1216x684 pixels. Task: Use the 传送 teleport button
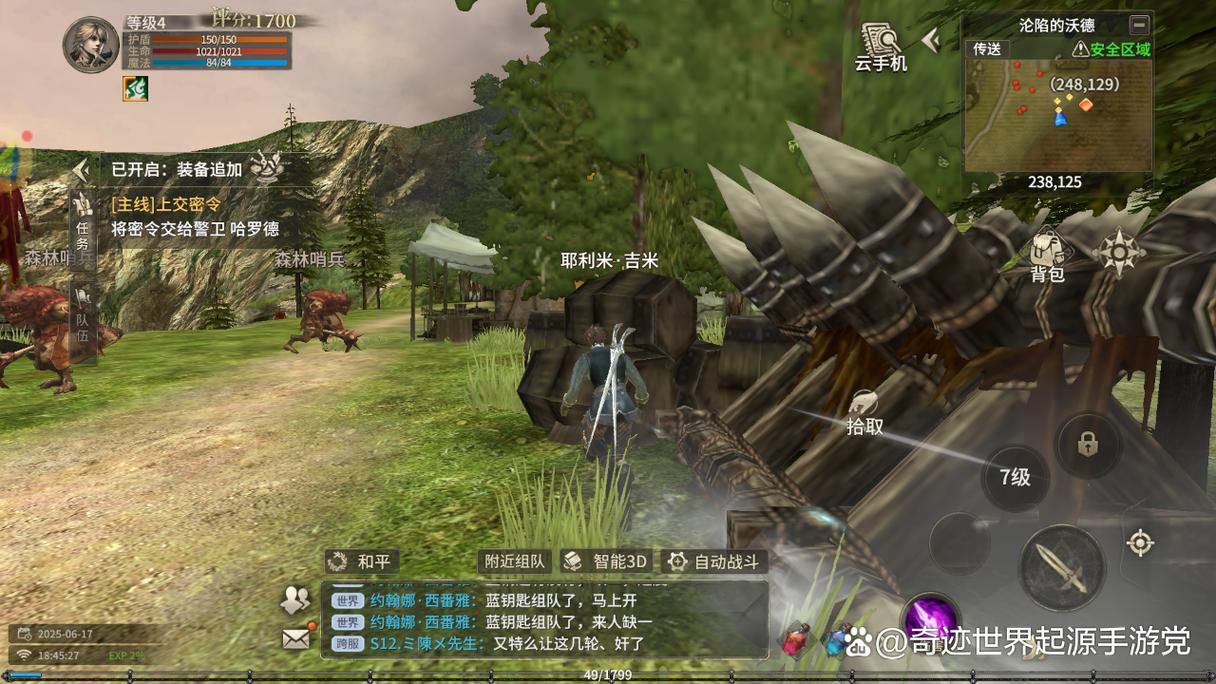coord(987,49)
